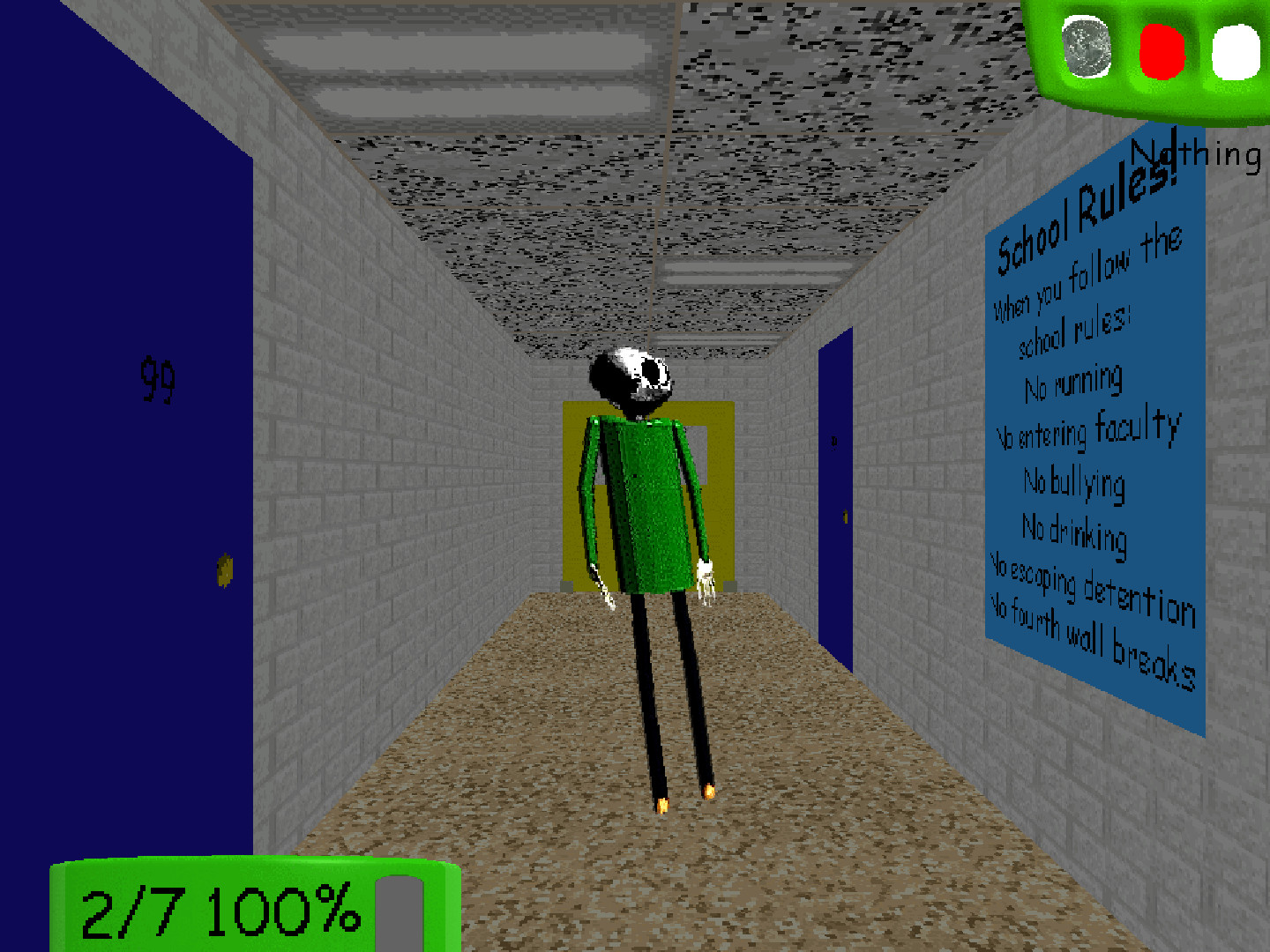Screen dimensions: 1270x952
Task: Click the number 99 on the left door
Action: point(157,379)
